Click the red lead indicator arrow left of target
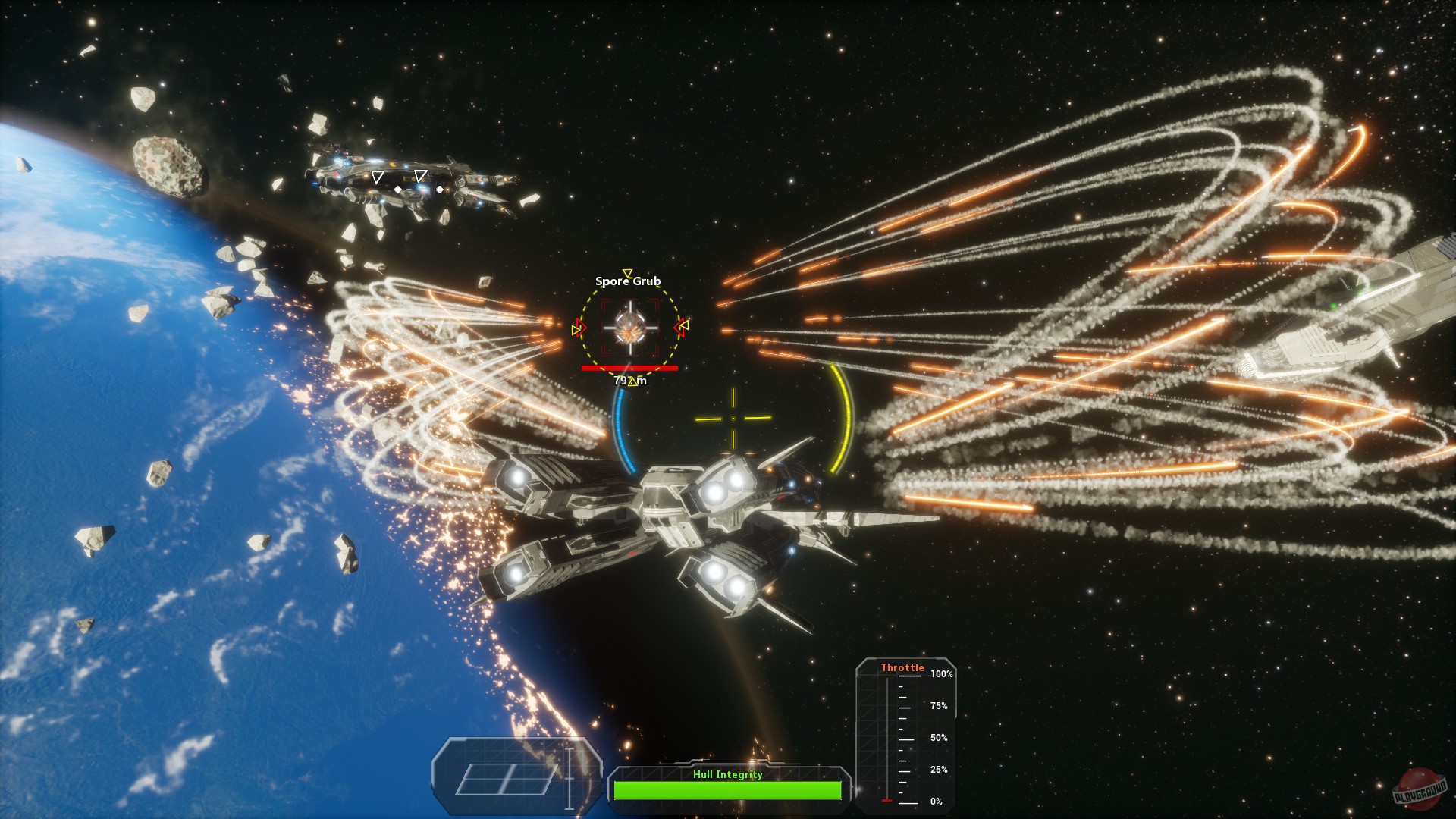The image size is (1456, 819). point(580,328)
